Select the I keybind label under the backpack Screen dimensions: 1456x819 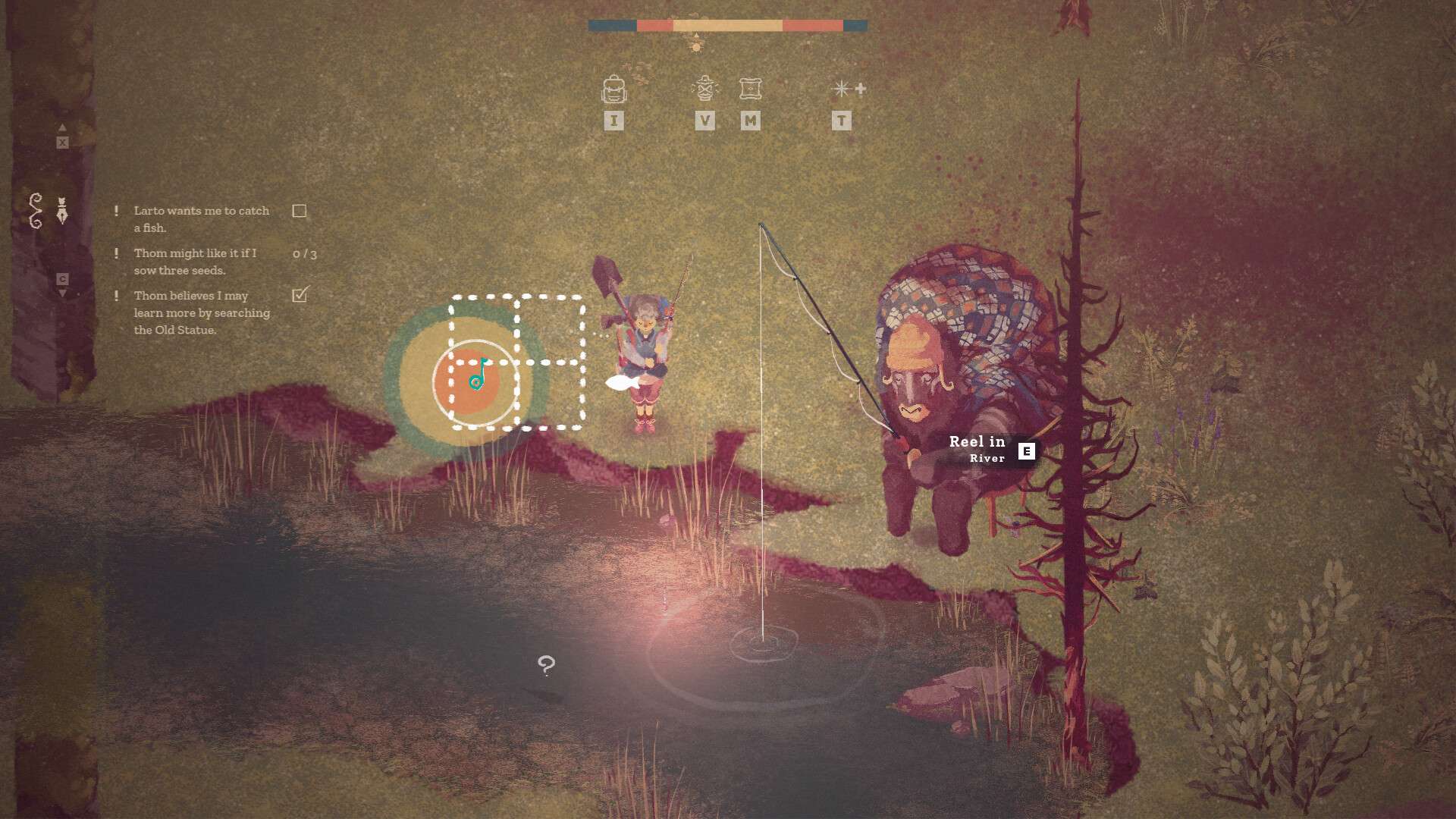point(614,120)
